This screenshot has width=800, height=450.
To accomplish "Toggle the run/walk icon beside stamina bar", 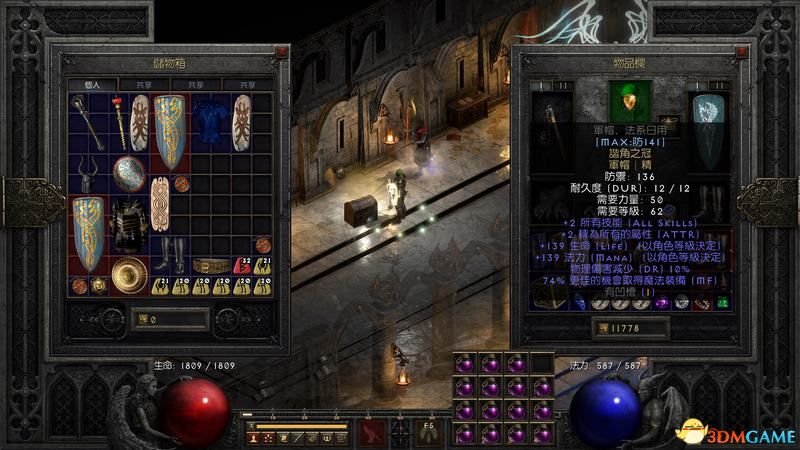I will pyautogui.click(x=253, y=425).
